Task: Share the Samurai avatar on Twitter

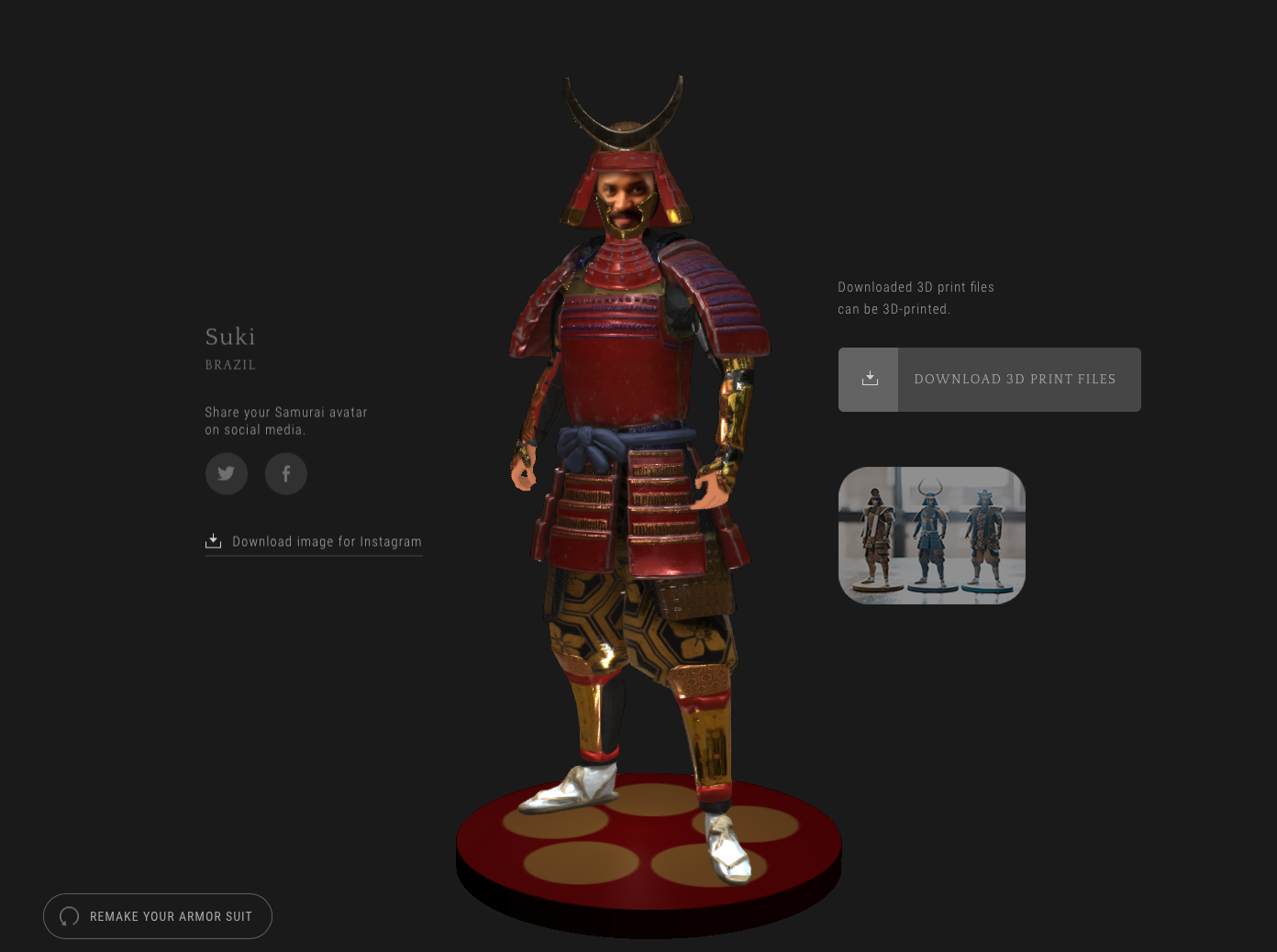Action: [226, 473]
